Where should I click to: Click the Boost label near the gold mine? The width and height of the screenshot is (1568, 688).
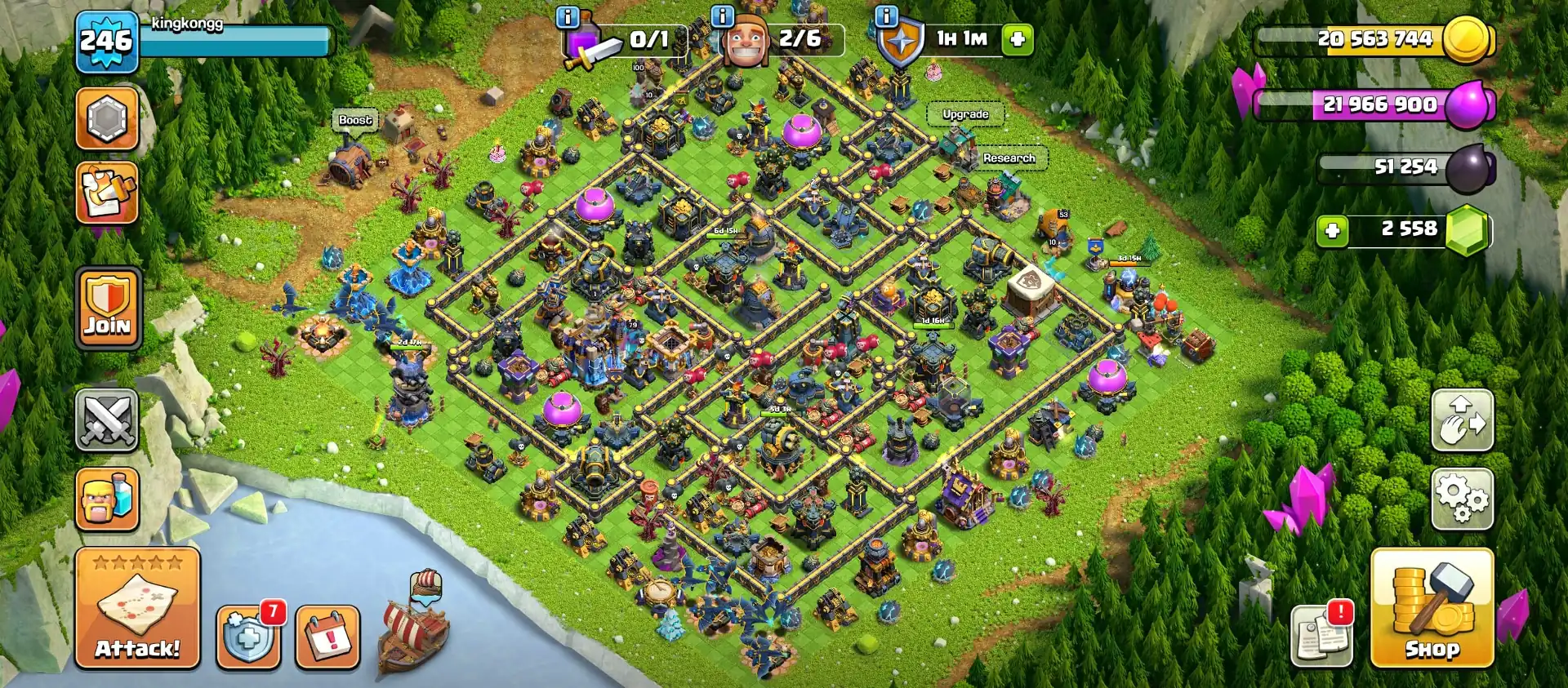353,120
